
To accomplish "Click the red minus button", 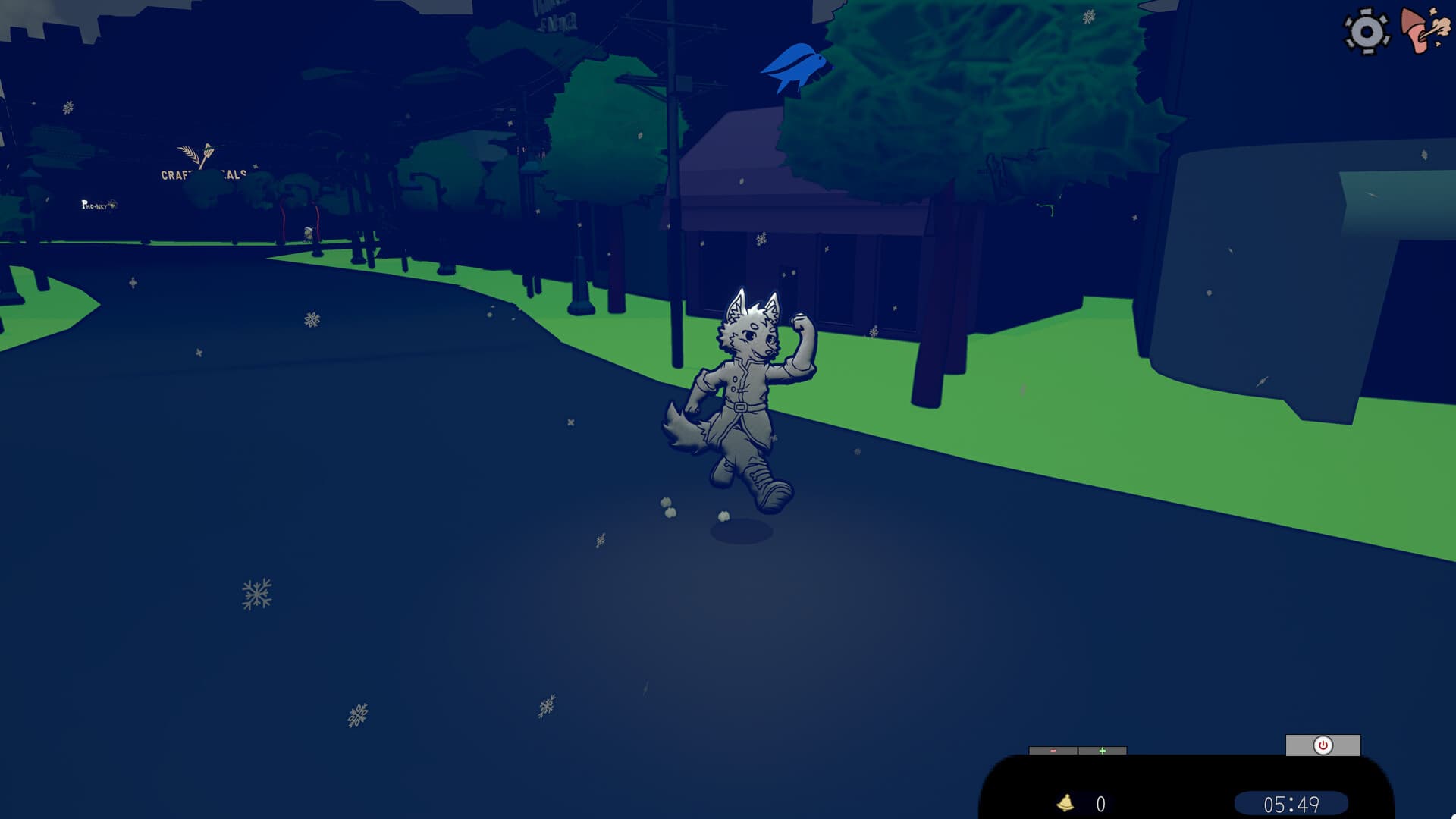I will coord(1053,751).
